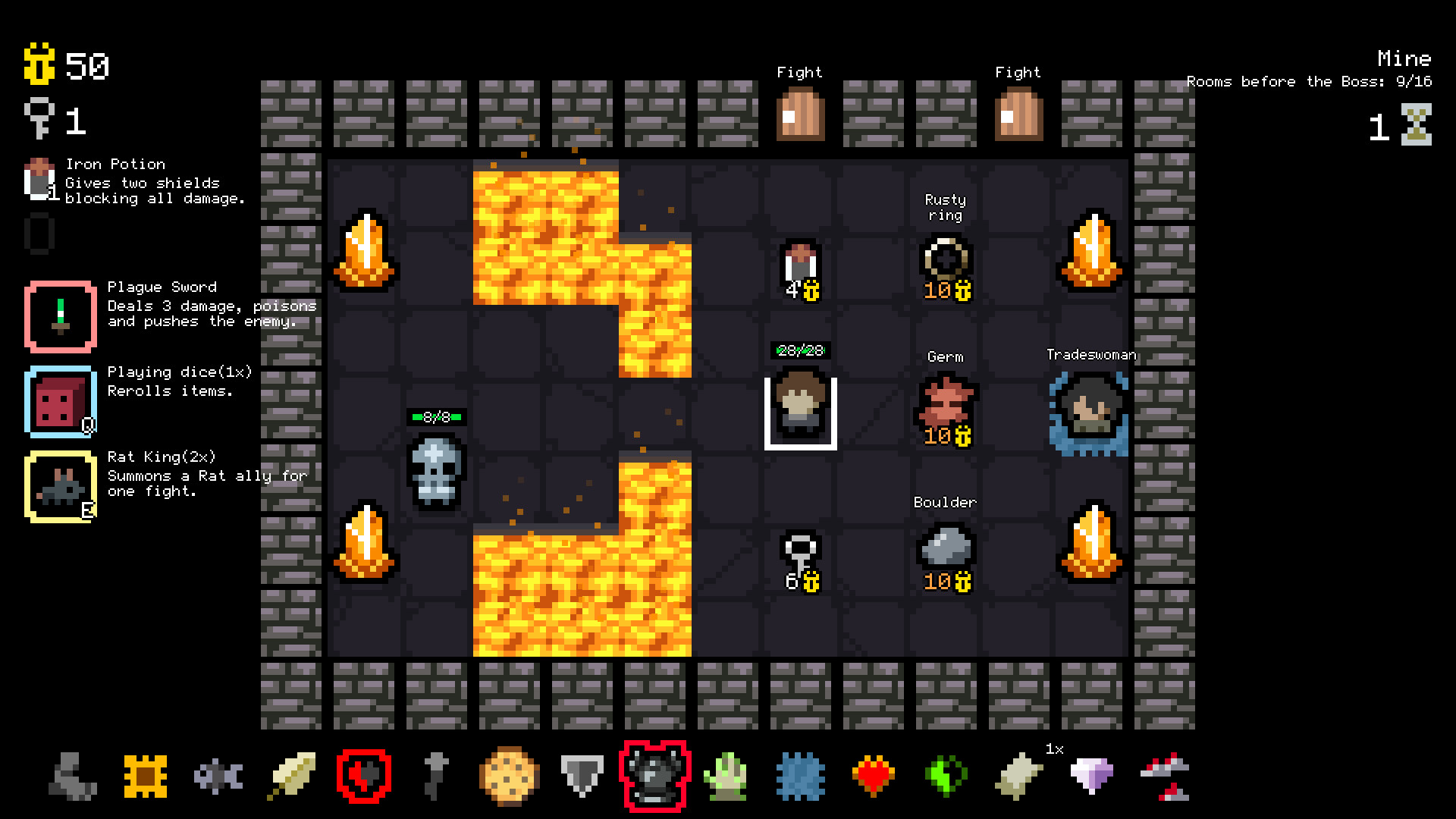Click the cookie icon in the item bar
The width and height of the screenshot is (1456, 819).
click(x=509, y=775)
